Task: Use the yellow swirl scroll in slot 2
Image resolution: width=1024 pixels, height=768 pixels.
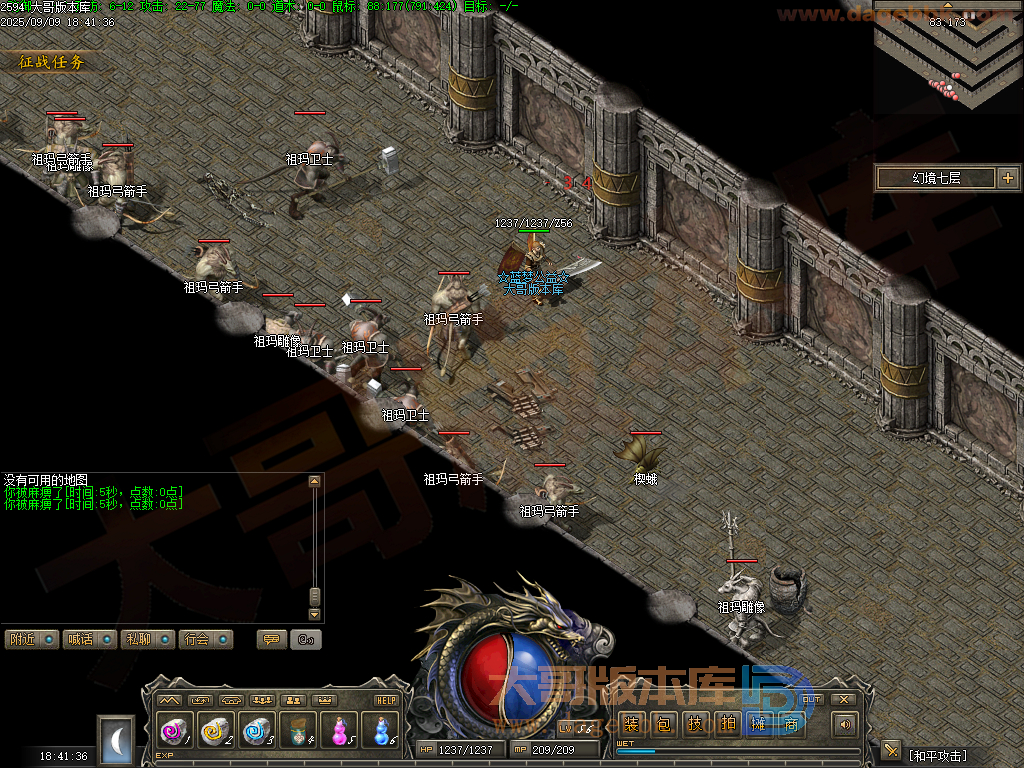Action: [x=216, y=731]
